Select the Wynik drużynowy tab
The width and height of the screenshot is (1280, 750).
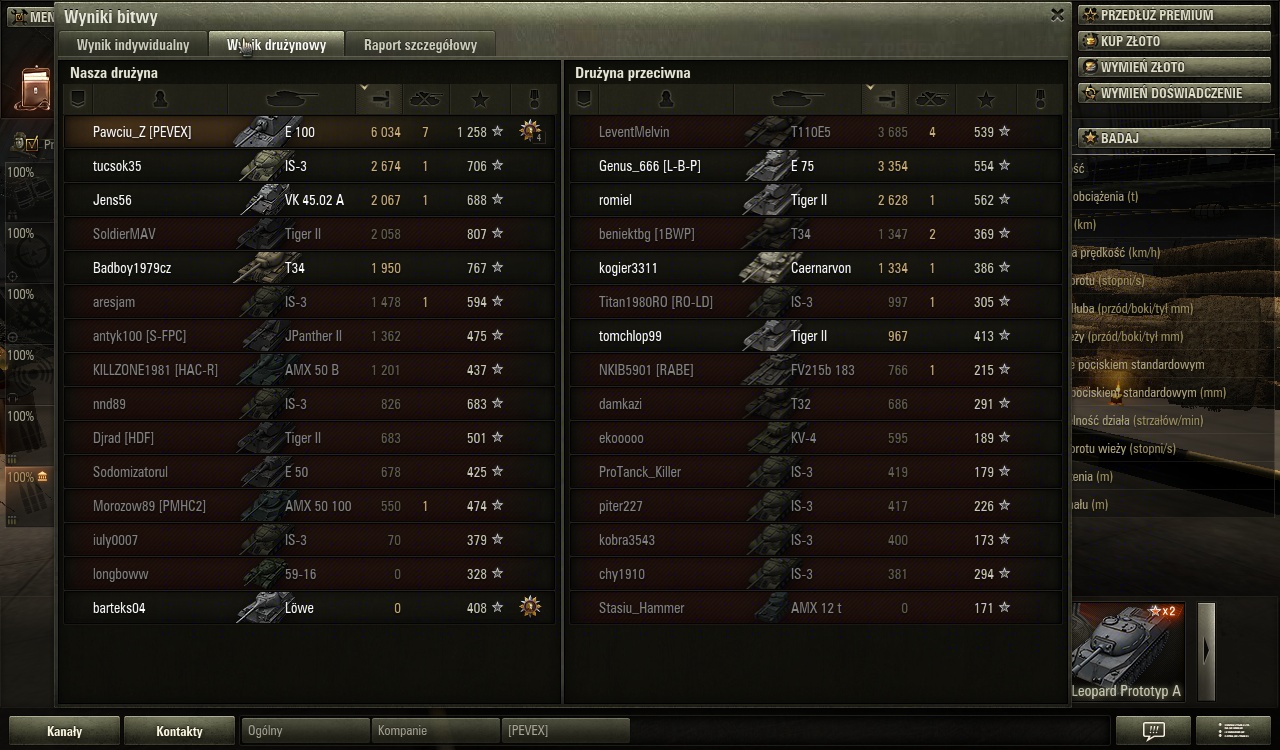(276, 45)
